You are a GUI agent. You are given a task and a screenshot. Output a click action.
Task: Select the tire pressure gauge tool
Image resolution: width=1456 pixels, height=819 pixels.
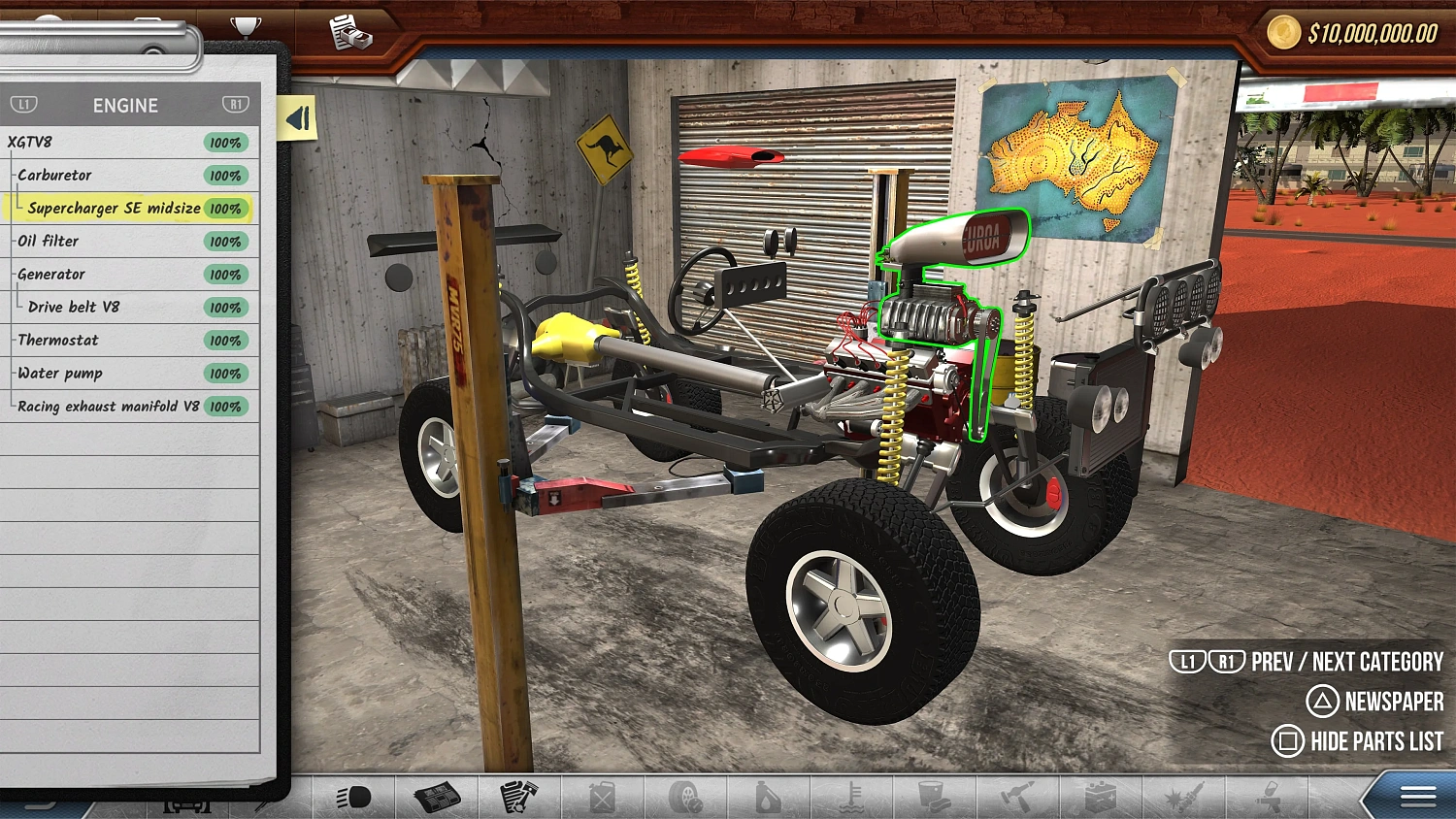pyautogui.click(x=683, y=796)
